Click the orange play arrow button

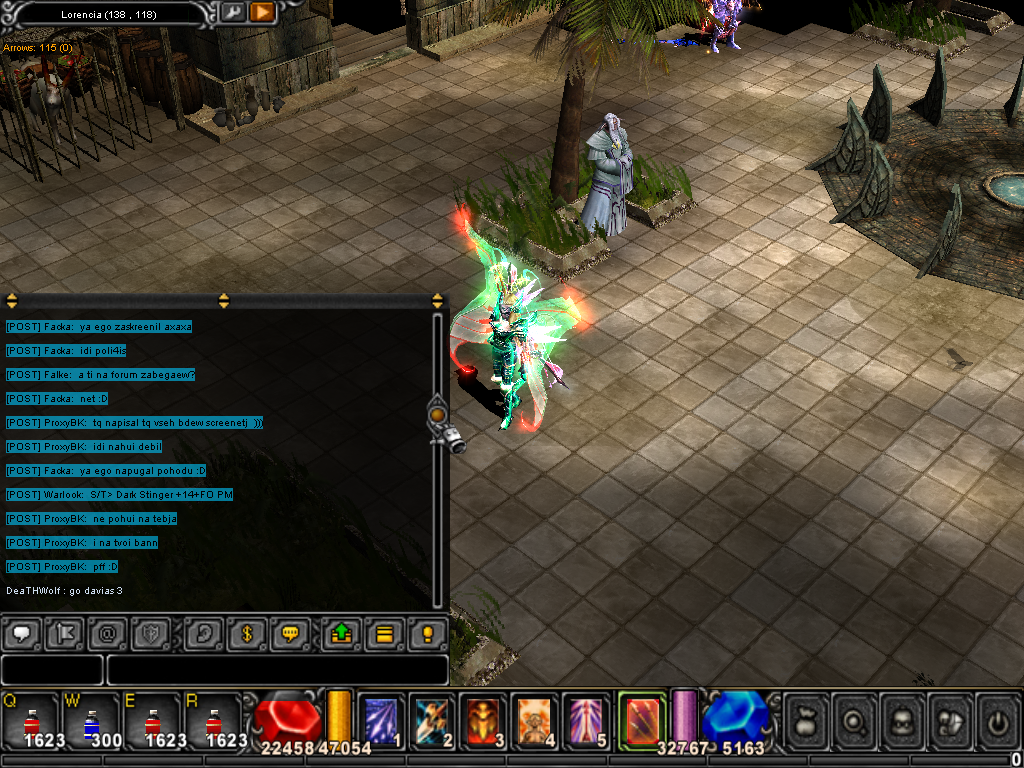[261, 12]
